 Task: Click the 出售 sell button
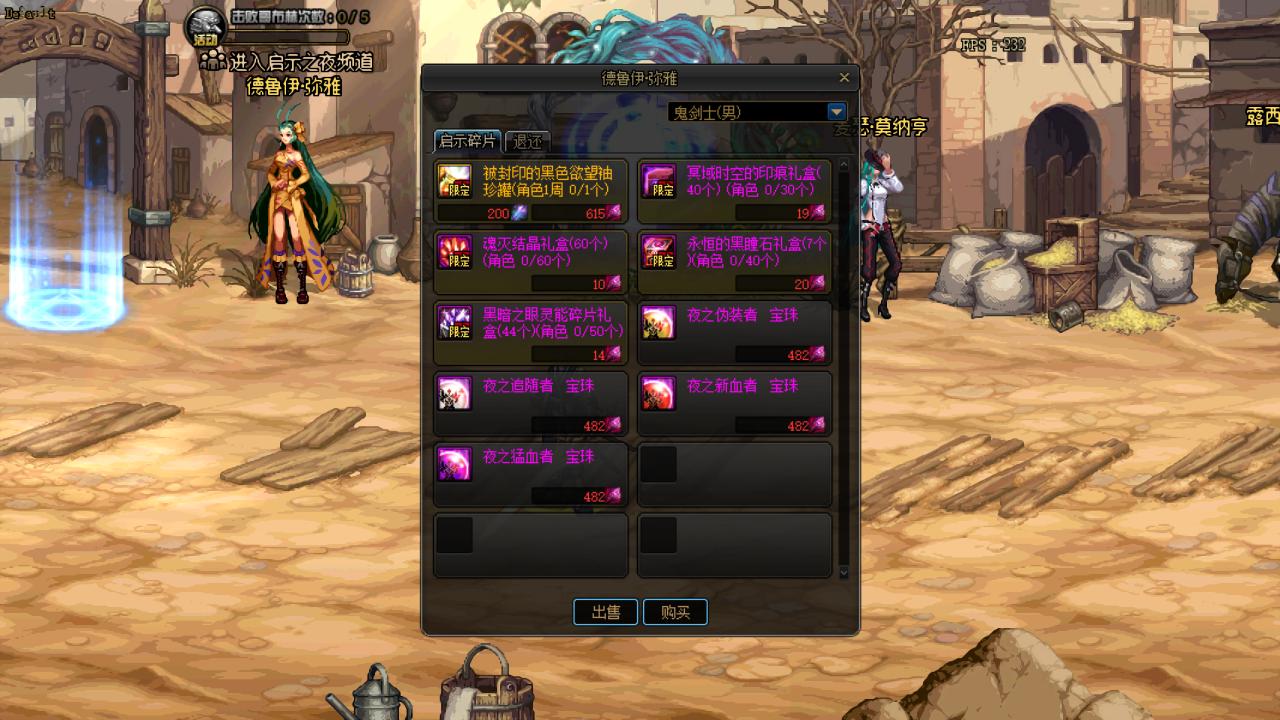[605, 612]
